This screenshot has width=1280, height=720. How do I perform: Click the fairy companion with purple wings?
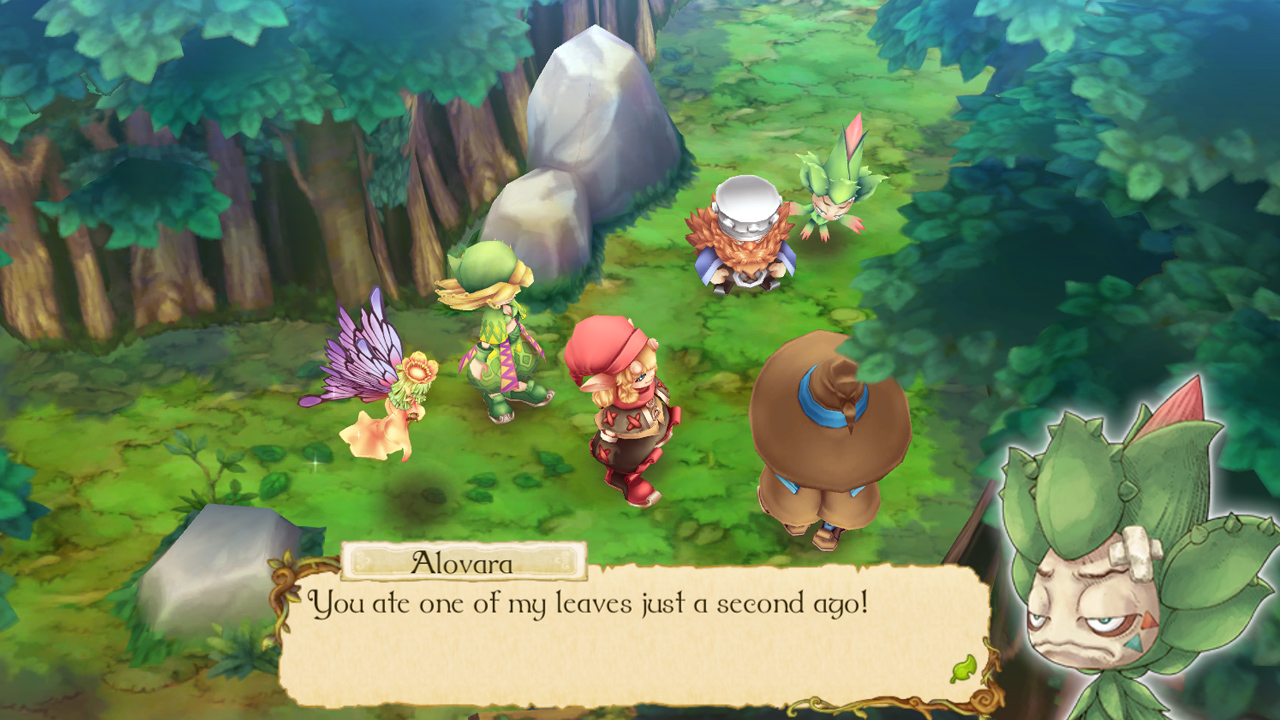390,400
